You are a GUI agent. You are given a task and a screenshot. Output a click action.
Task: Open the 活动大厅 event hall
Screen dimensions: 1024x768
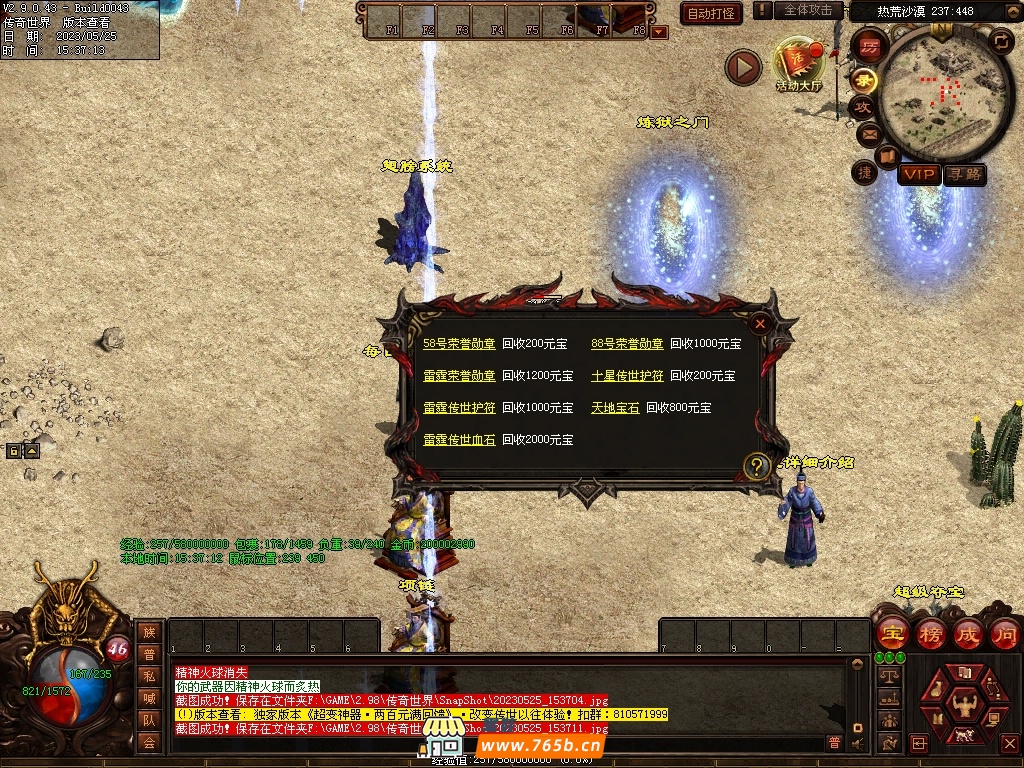[798, 66]
